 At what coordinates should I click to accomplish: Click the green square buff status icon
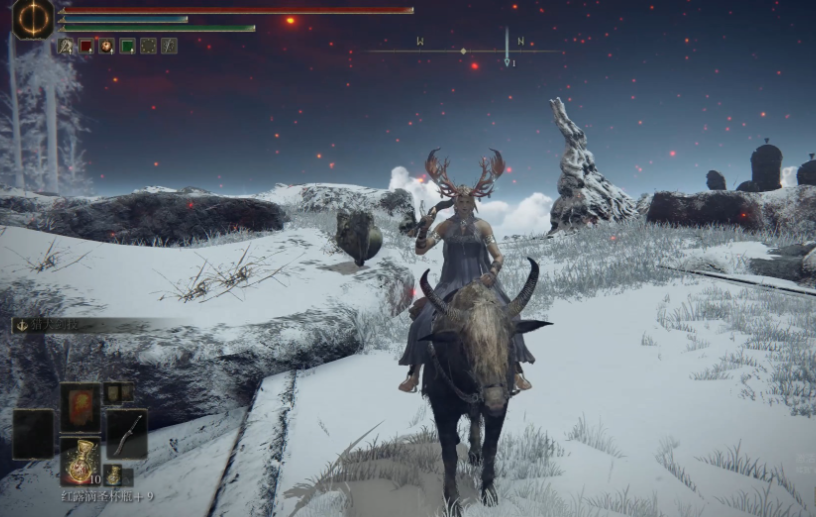(x=127, y=46)
